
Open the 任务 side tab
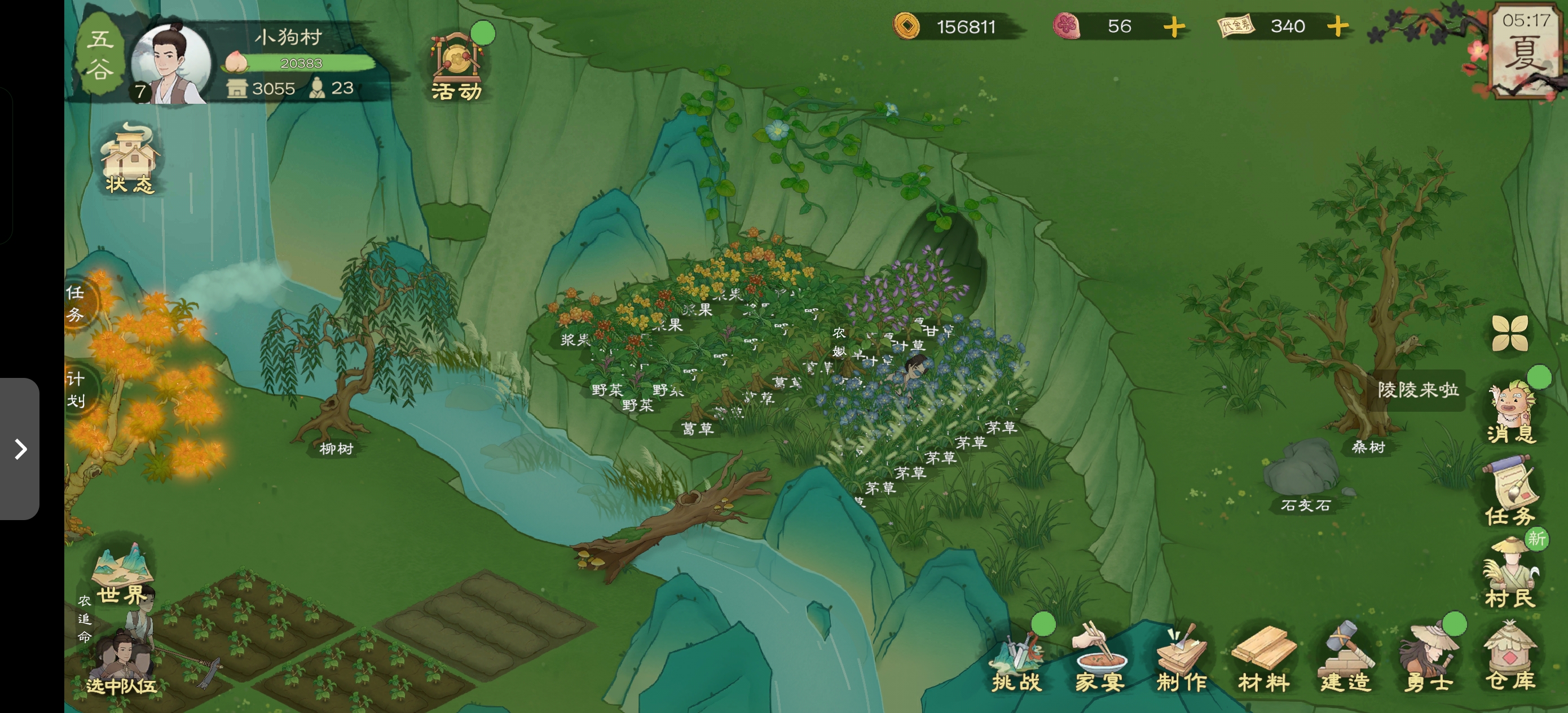(x=76, y=303)
